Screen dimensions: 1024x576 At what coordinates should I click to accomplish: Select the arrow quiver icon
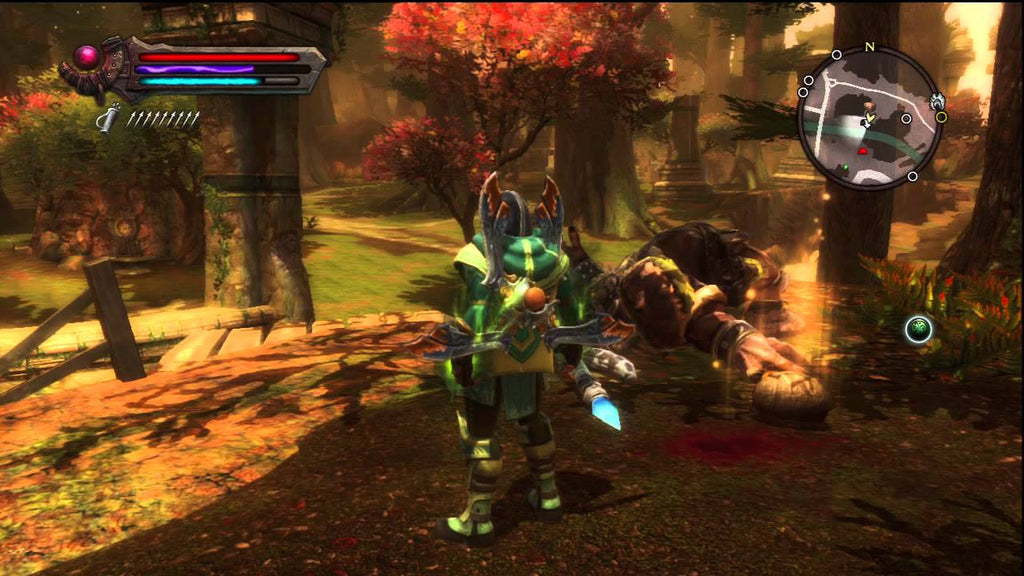coord(108,119)
